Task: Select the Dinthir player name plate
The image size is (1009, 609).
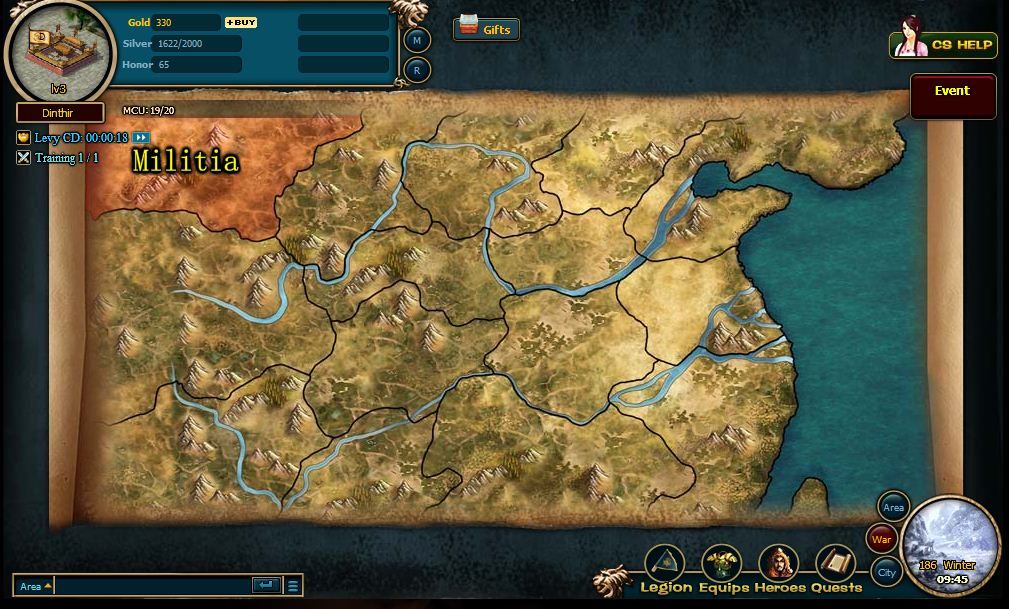Action: (59, 113)
